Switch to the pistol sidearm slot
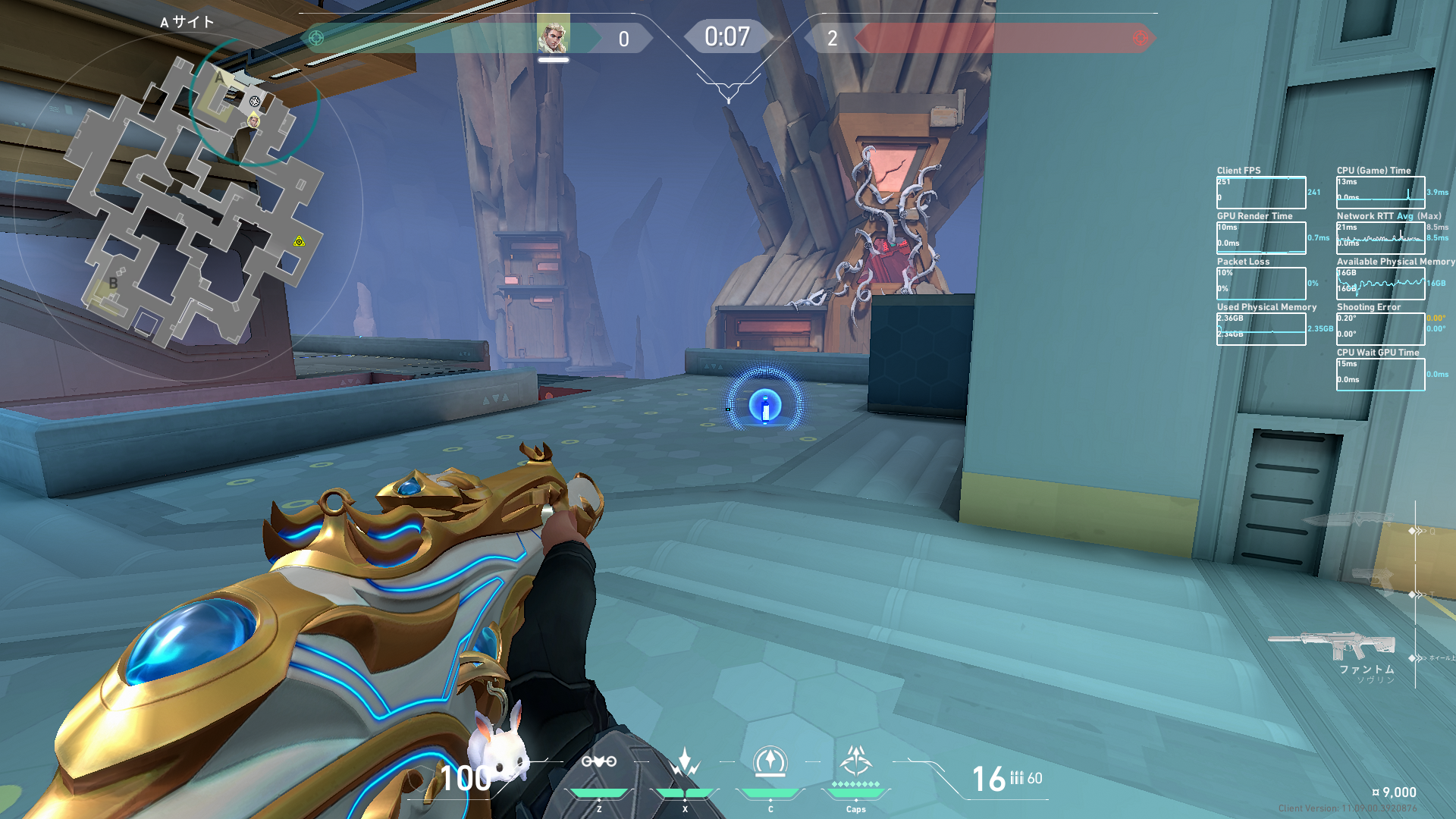The image size is (1456, 819). pyautogui.click(x=1373, y=580)
